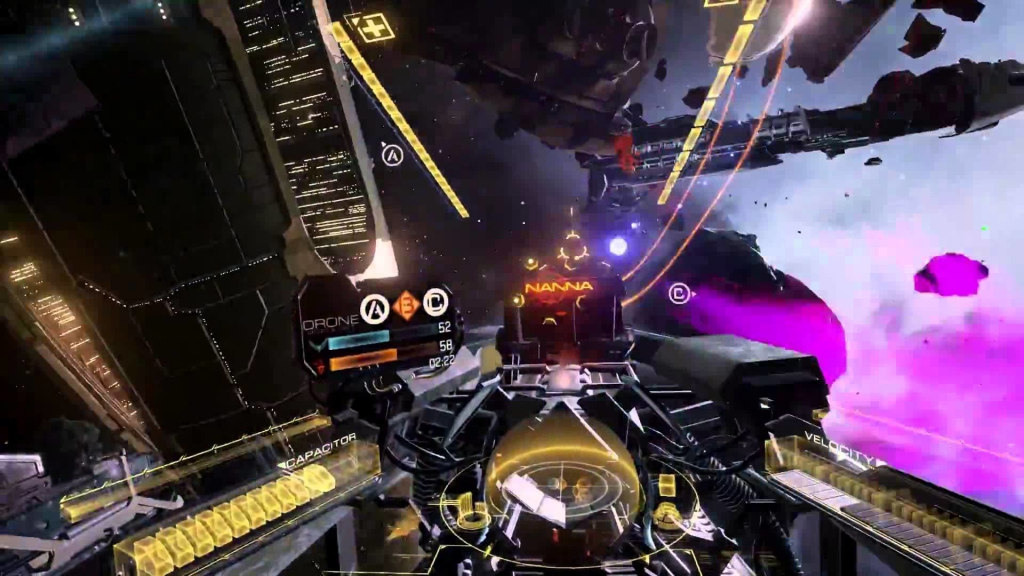This screenshot has height=576, width=1024.
Task: Click the floating C waypoint marker
Action: pyautogui.click(x=680, y=294)
